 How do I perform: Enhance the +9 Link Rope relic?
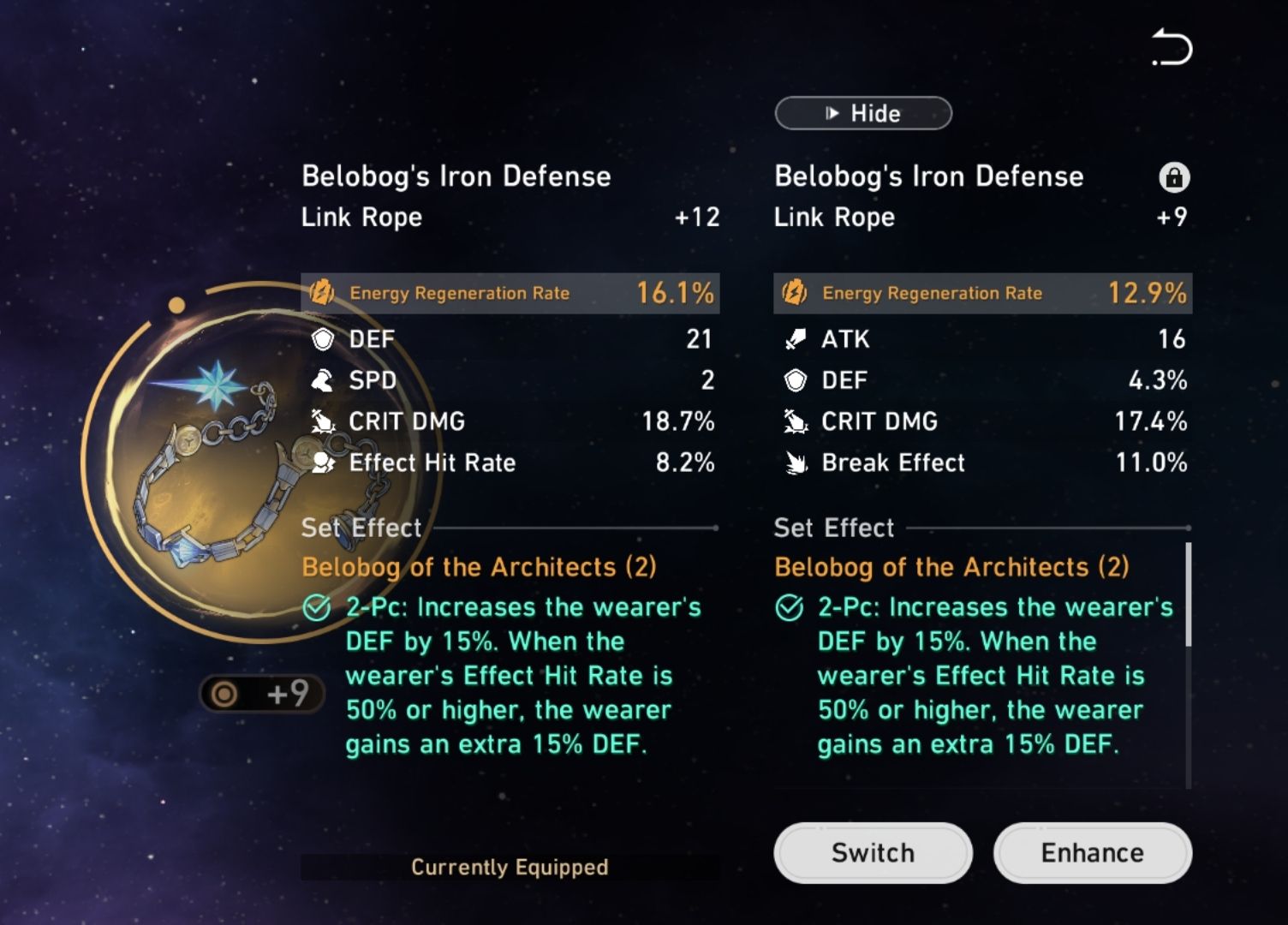(1092, 852)
